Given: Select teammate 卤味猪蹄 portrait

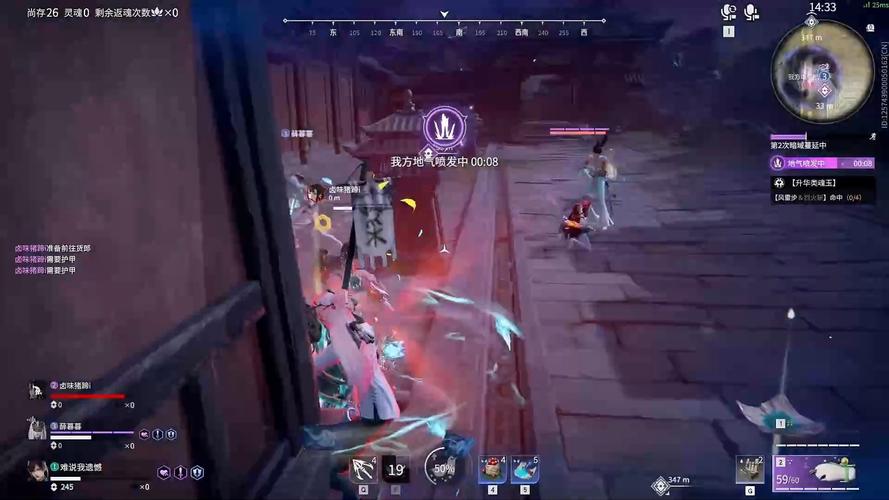Looking at the screenshot, I should point(37,390).
